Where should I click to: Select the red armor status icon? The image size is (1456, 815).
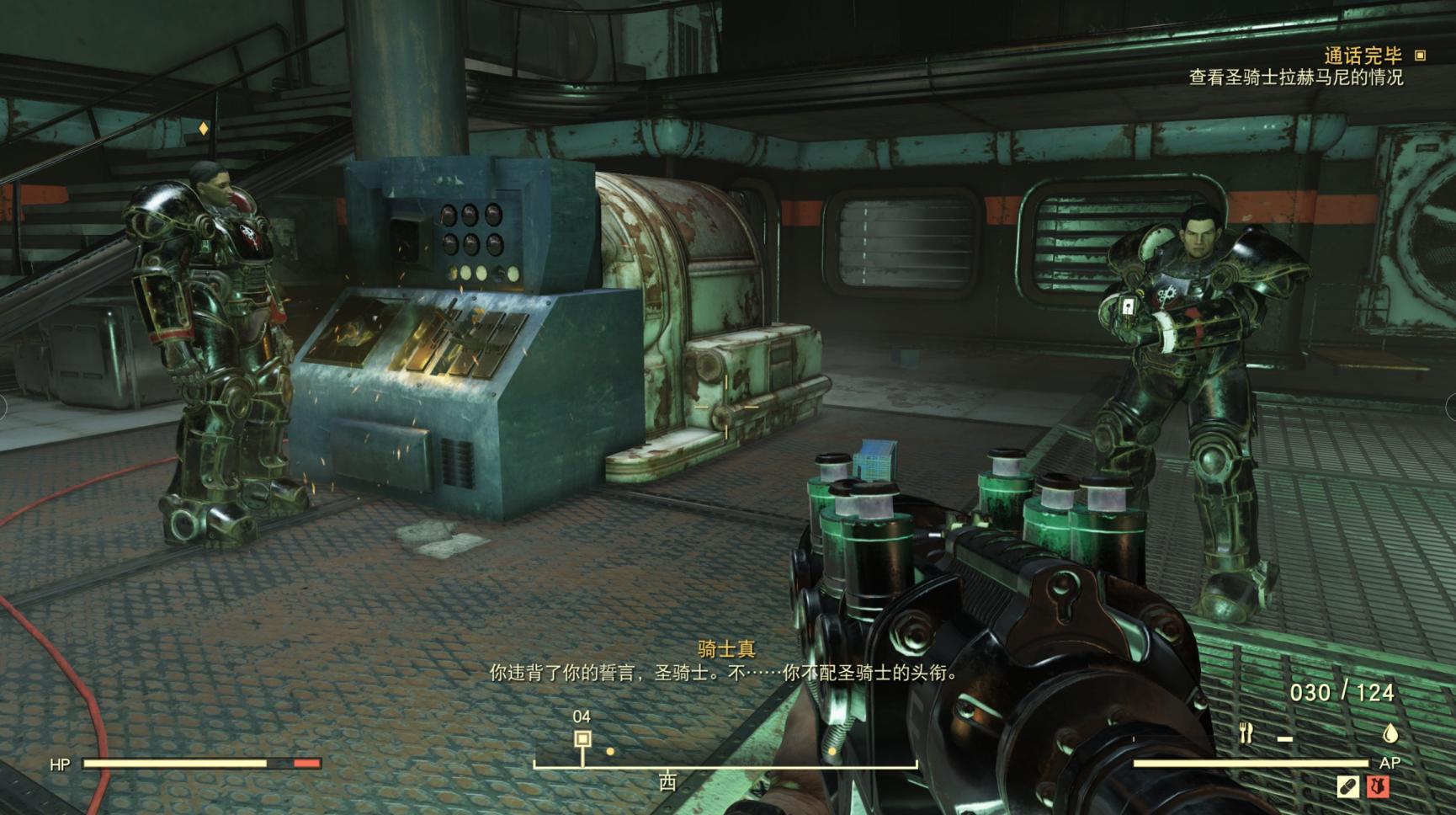(x=1378, y=786)
